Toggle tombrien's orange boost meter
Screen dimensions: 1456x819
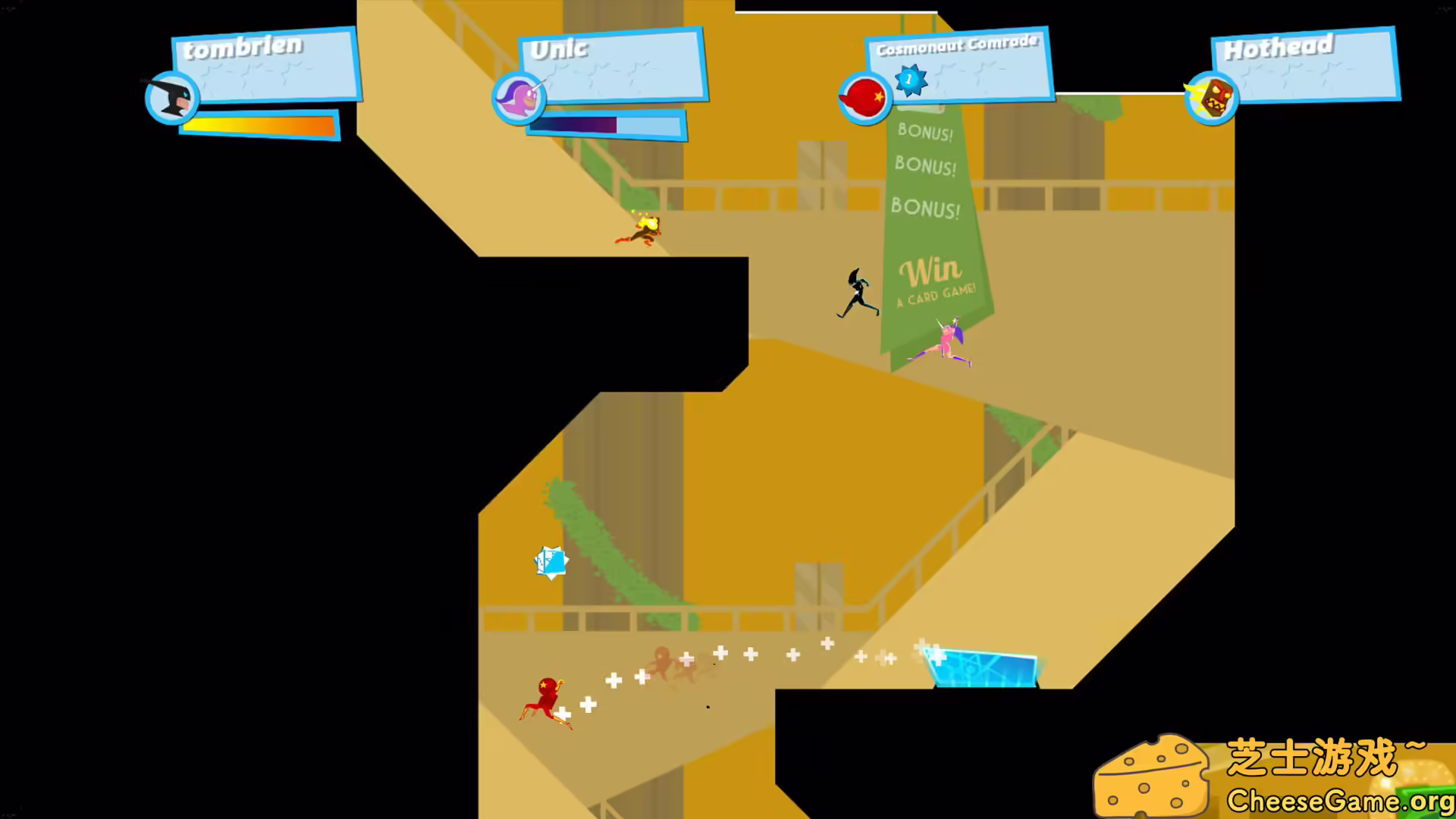tap(258, 127)
